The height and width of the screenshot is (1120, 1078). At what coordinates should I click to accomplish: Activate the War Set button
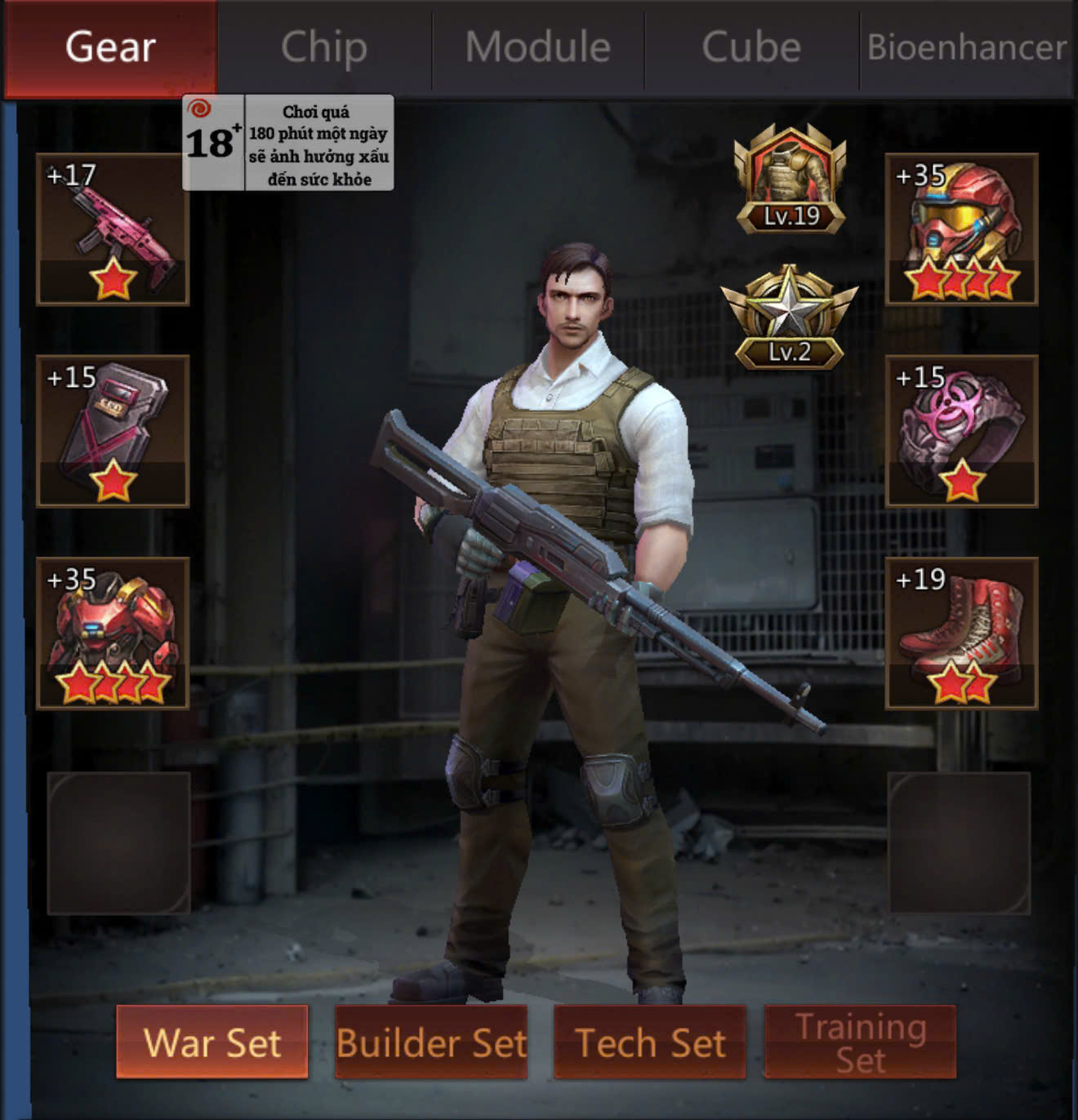pyautogui.click(x=212, y=1042)
